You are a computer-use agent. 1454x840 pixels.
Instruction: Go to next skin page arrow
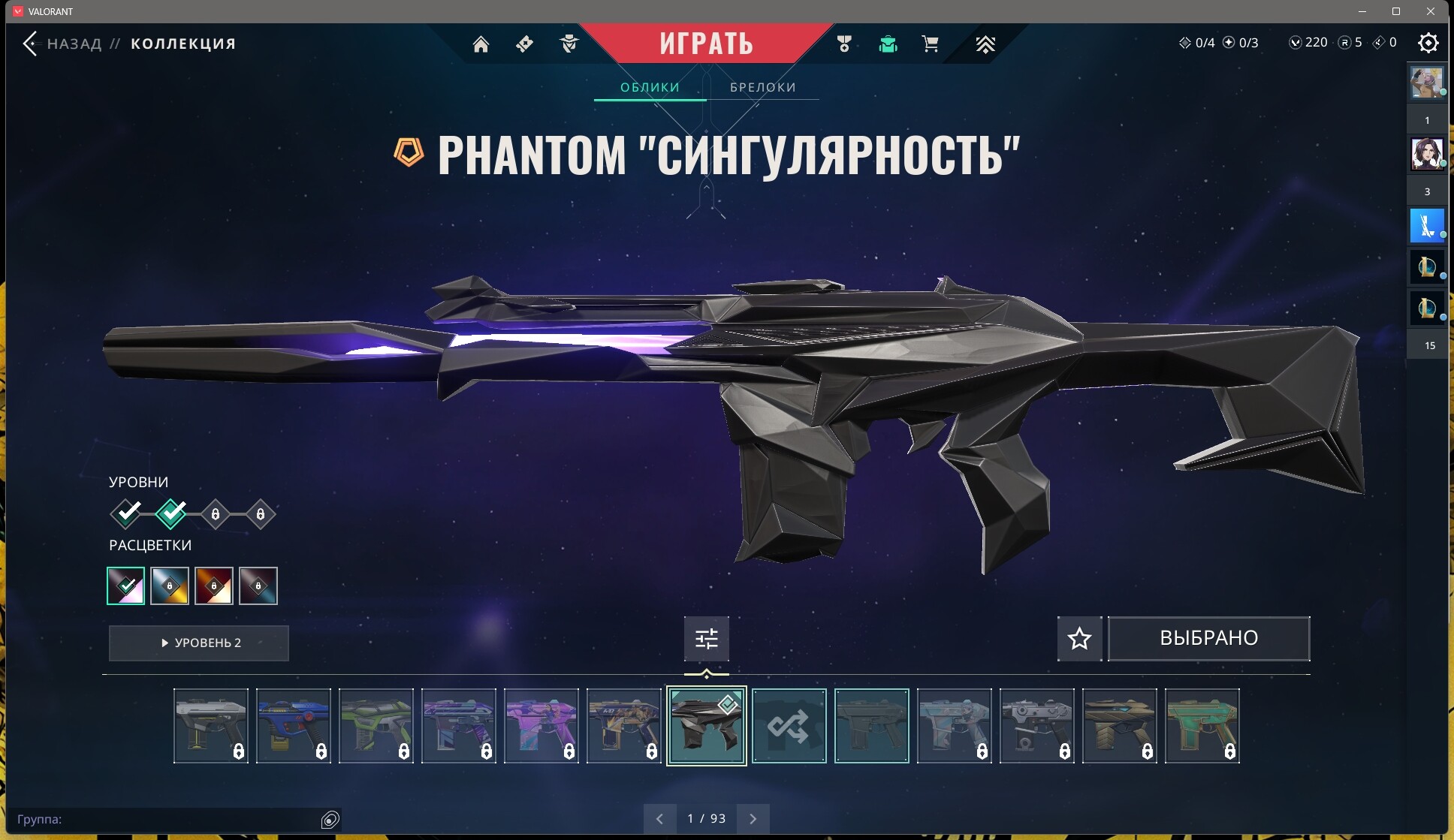753,818
